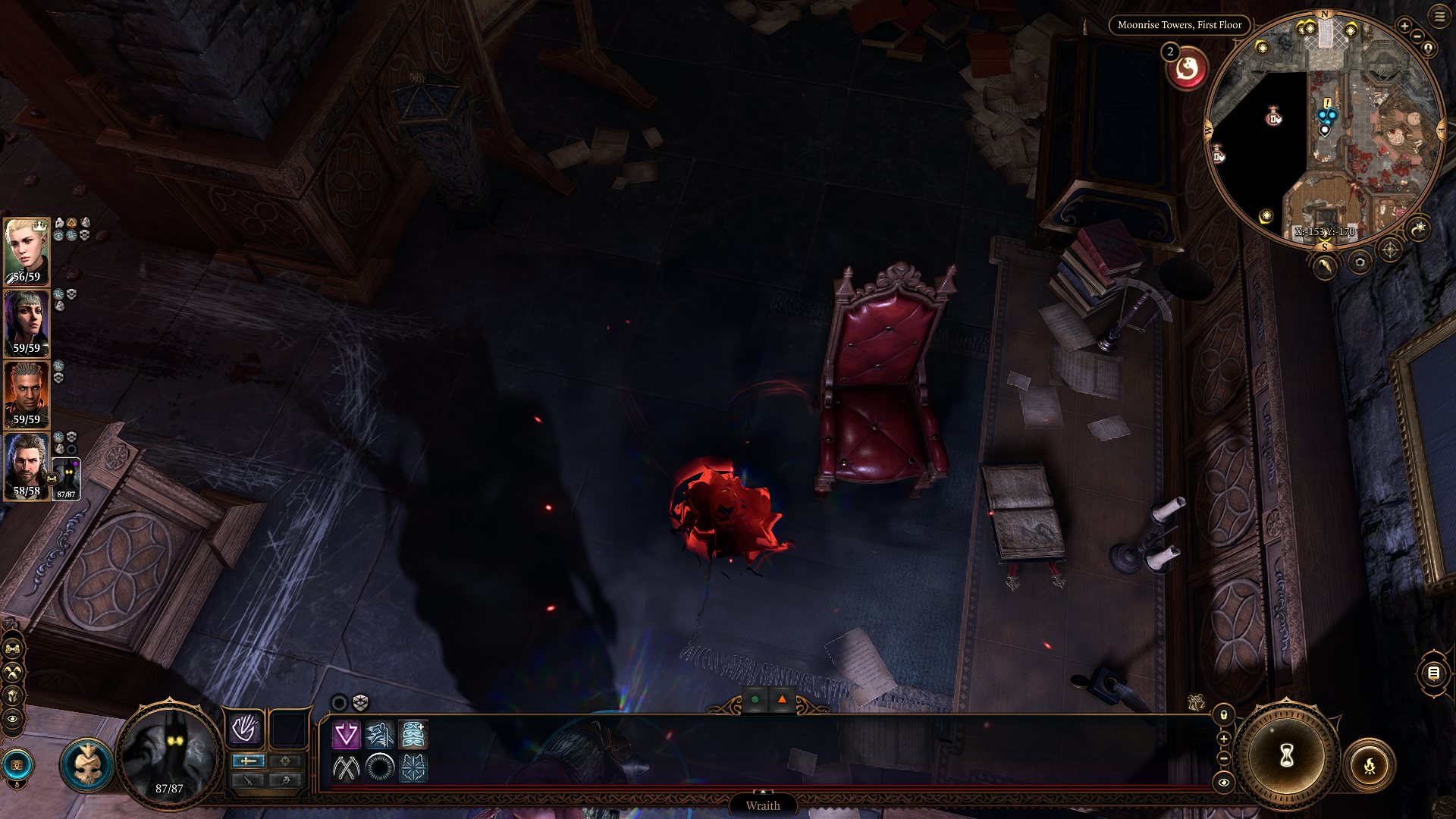Center the minimap using the location pin icon

(1428, 48)
